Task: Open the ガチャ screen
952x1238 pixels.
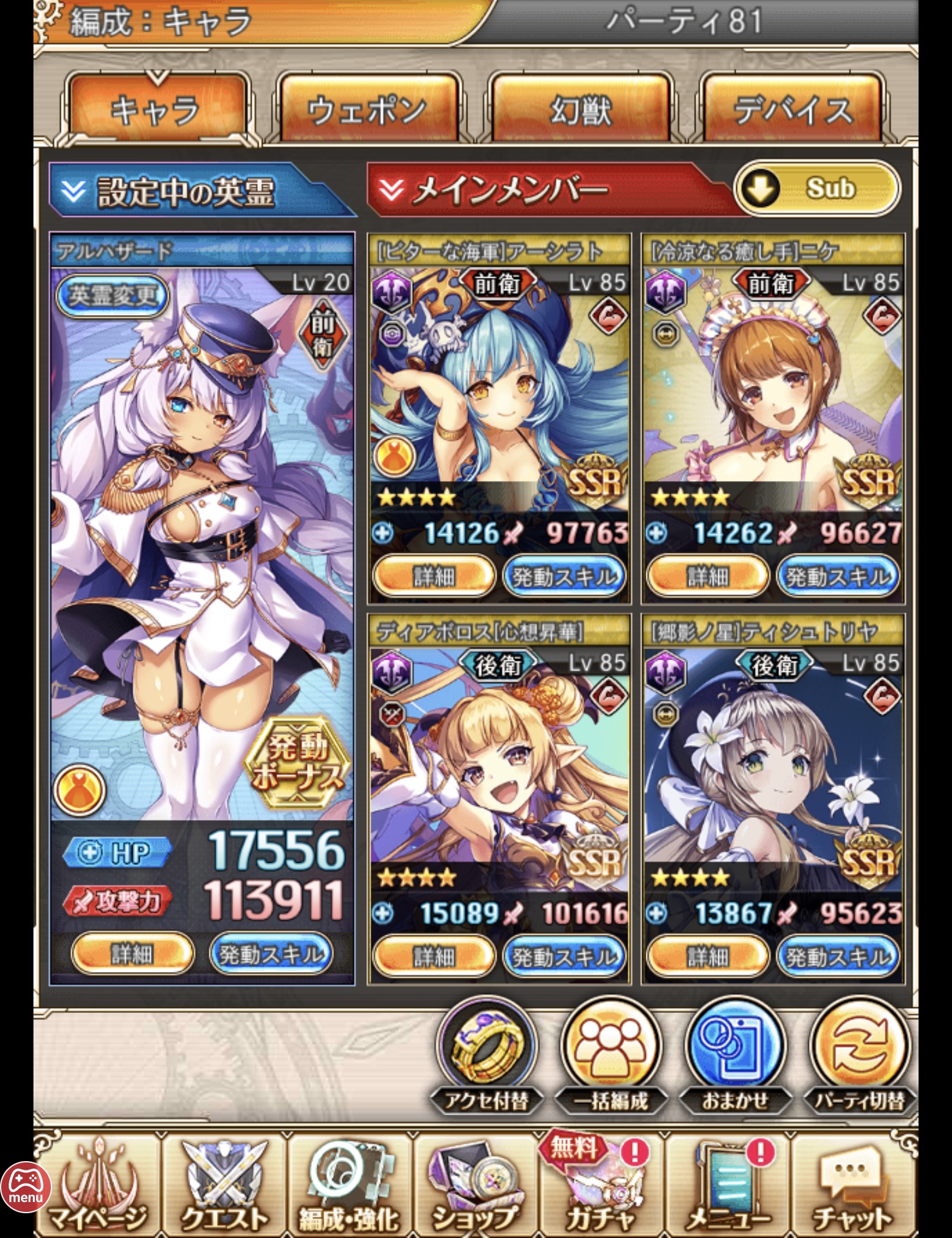Action: [x=600, y=1185]
